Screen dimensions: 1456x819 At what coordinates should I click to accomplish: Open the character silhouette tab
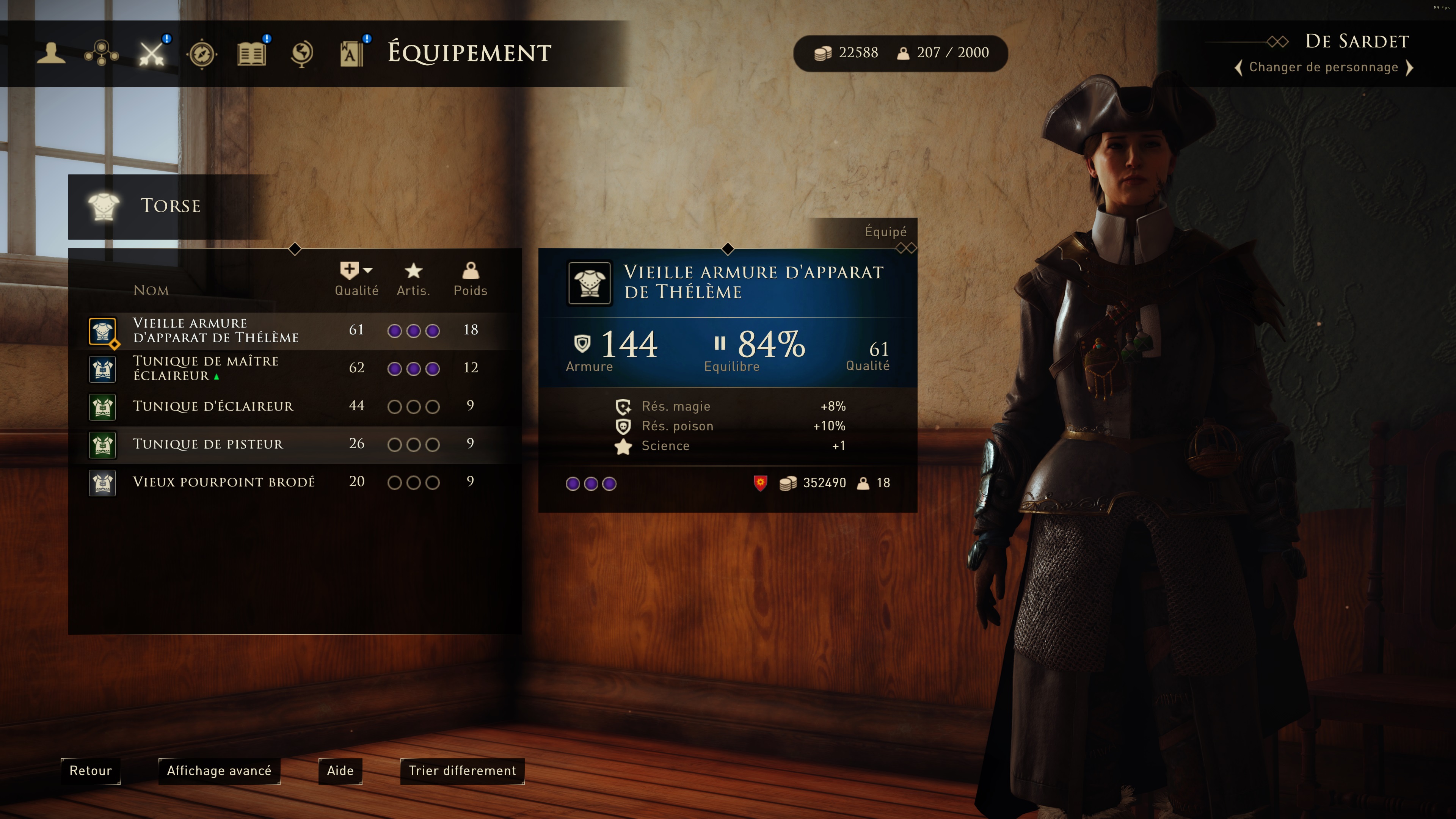[51, 53]
